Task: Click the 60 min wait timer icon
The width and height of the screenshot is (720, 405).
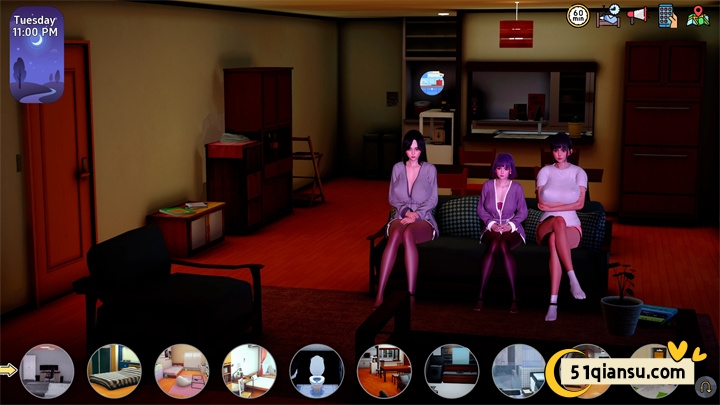Action: [x=578, y=16]
